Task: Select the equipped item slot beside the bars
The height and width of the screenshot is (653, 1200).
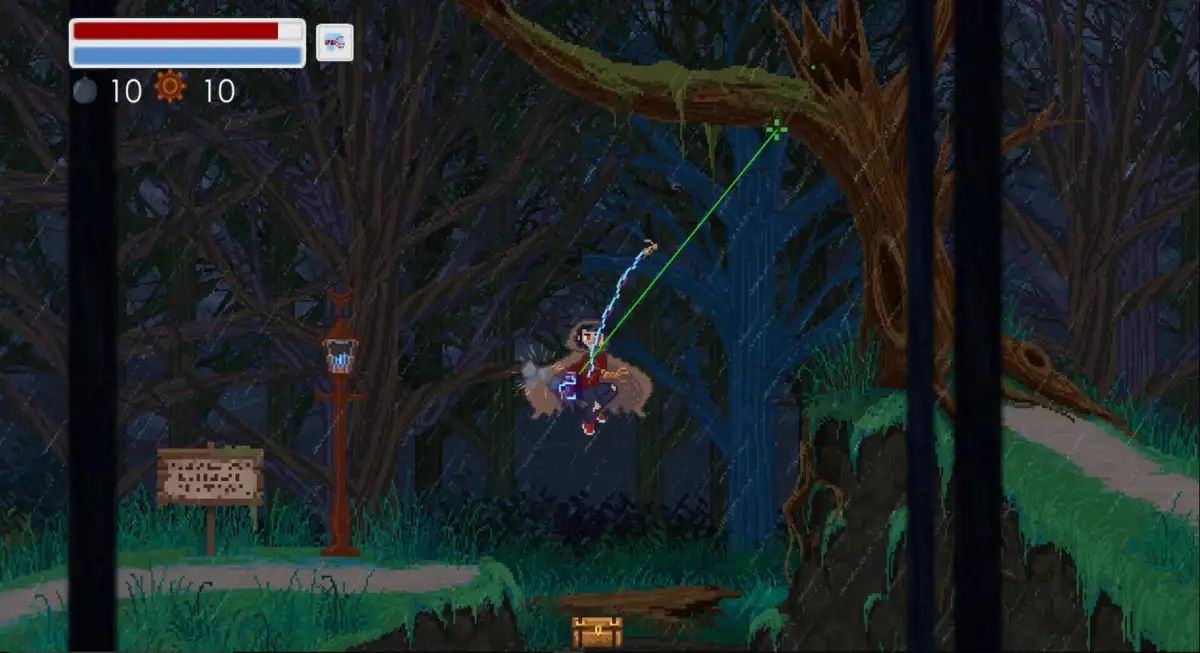Action: tap(335, 43)
